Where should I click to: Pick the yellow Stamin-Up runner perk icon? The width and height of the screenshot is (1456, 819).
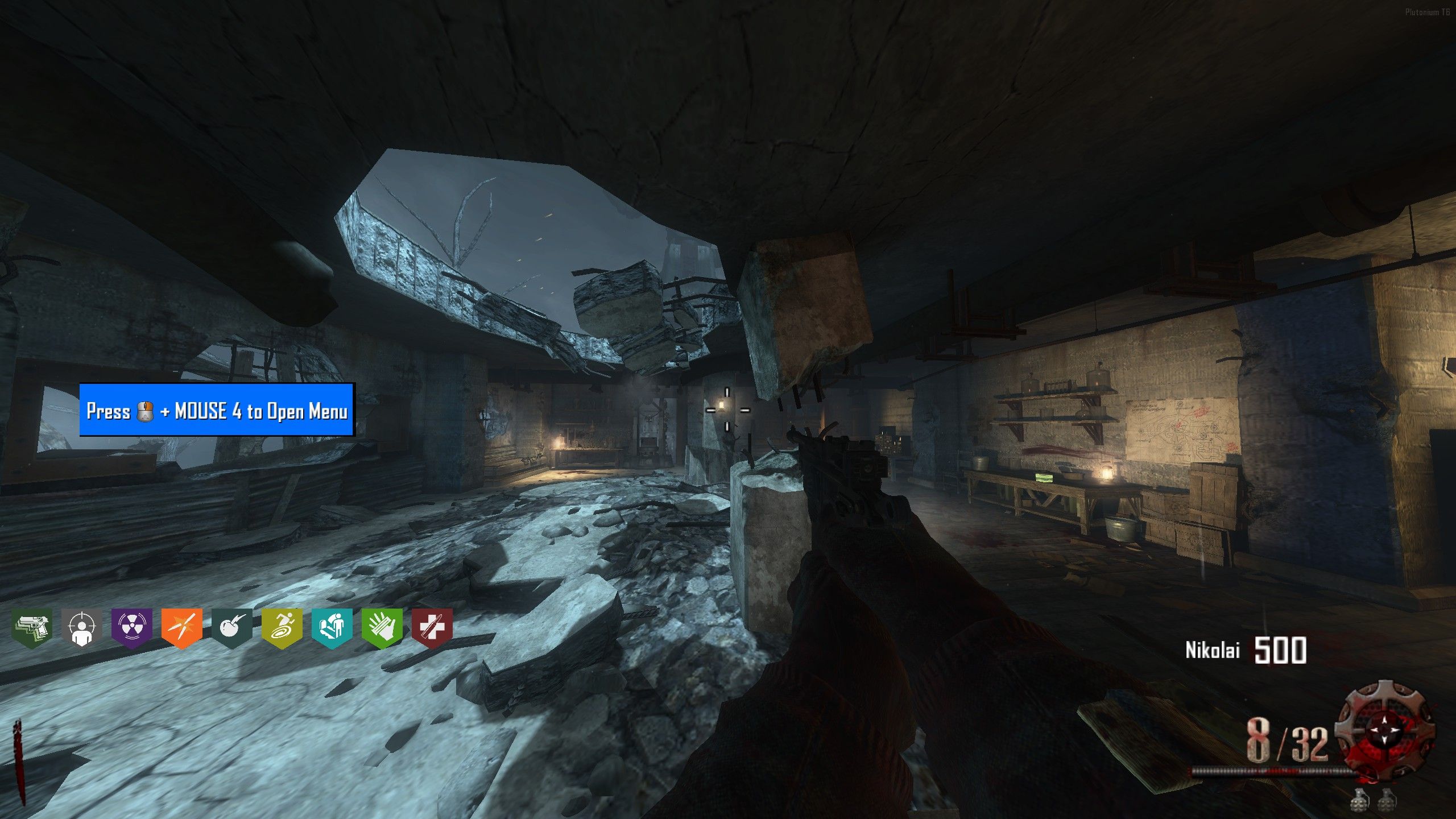tap(282, 627)
